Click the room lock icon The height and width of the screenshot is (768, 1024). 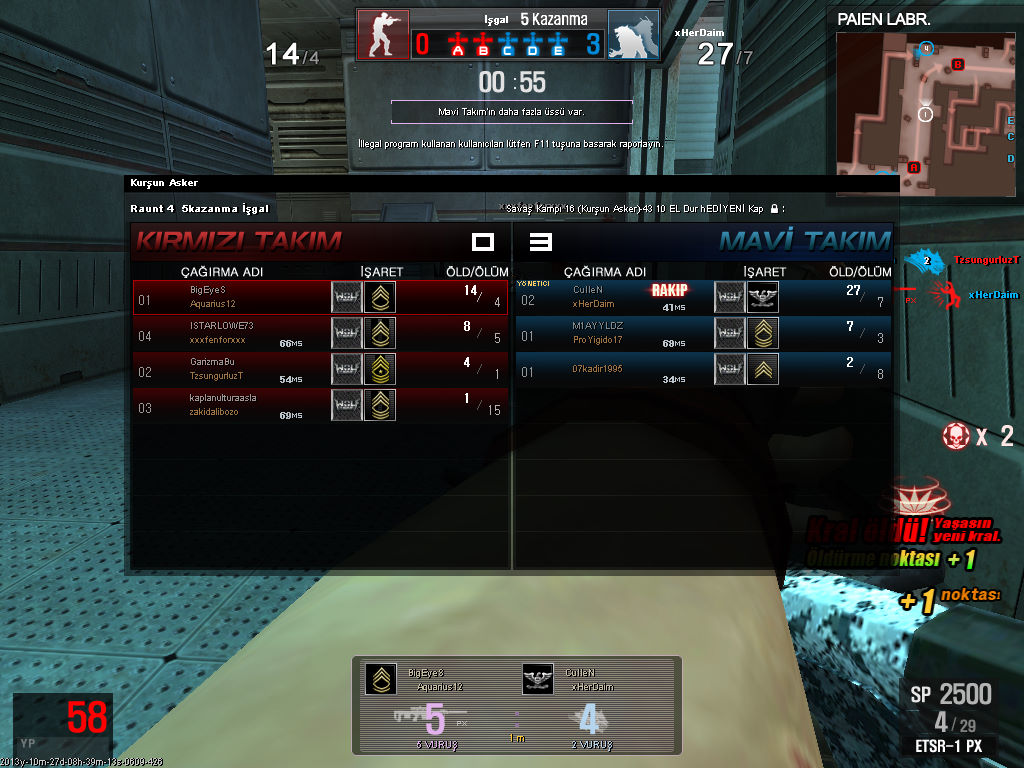coord(775,209)
